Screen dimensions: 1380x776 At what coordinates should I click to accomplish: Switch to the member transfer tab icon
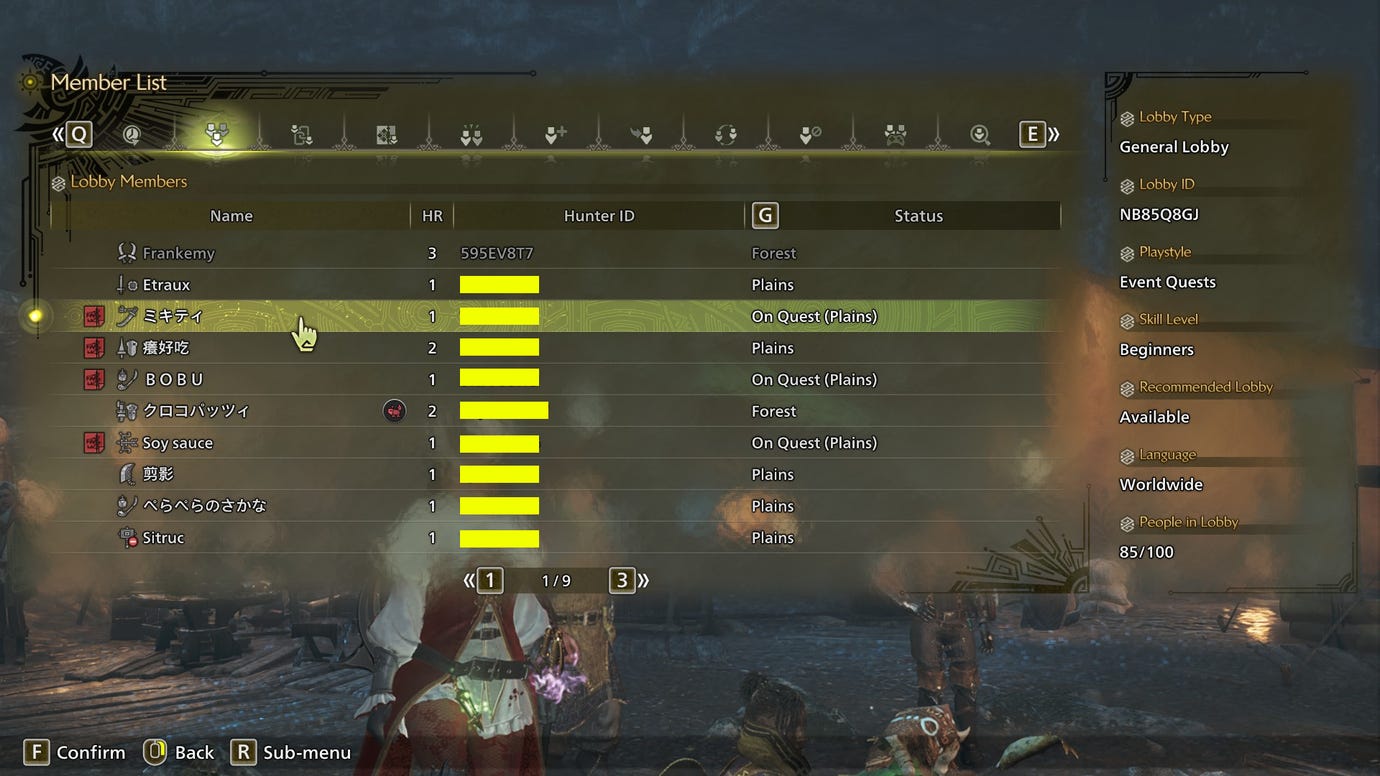tap(301, 133)
